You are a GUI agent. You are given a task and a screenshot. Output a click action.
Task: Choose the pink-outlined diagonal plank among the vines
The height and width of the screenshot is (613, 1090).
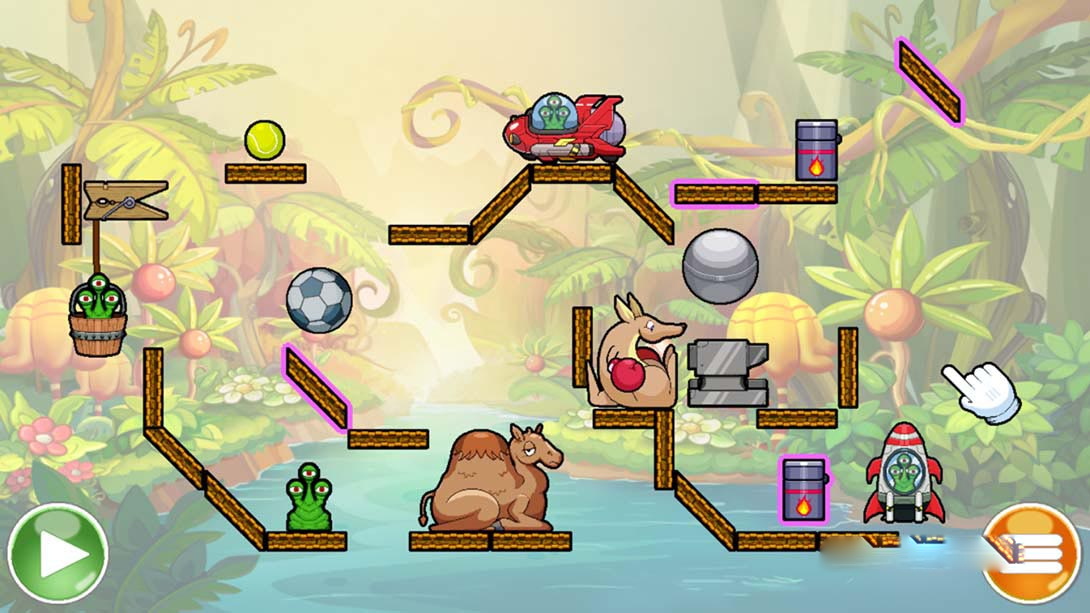(929, 81)
